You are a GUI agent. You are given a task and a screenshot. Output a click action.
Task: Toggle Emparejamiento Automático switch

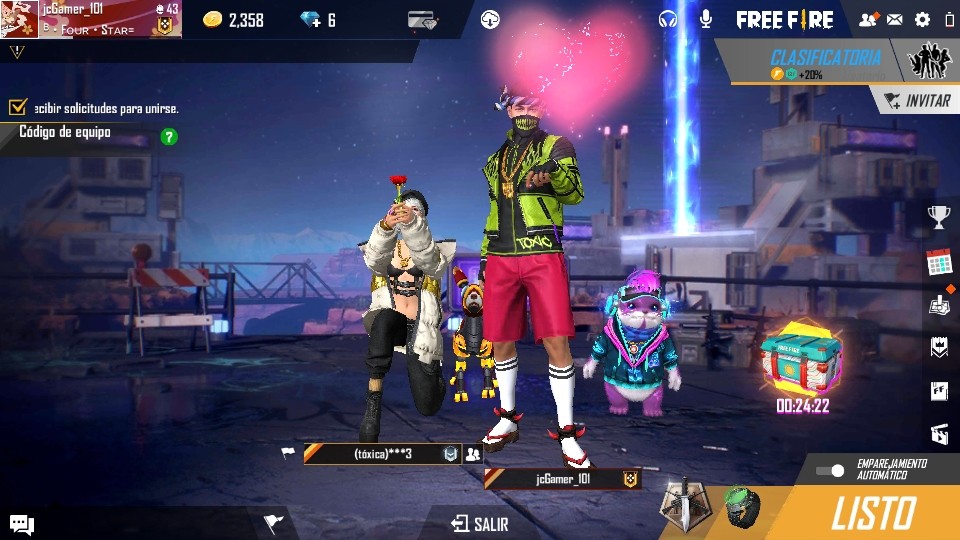(x=830, y=470)
